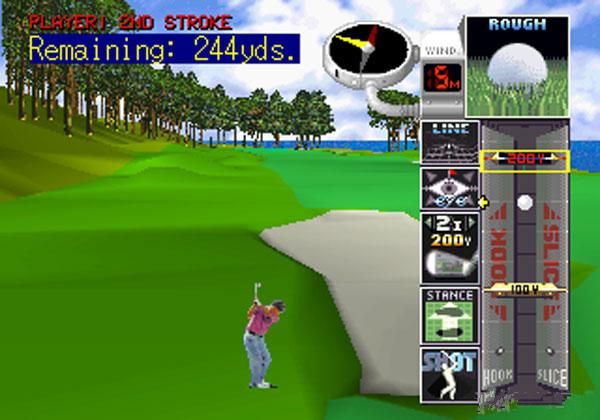Select the 200Y marker on power meter

coord(524,159)
